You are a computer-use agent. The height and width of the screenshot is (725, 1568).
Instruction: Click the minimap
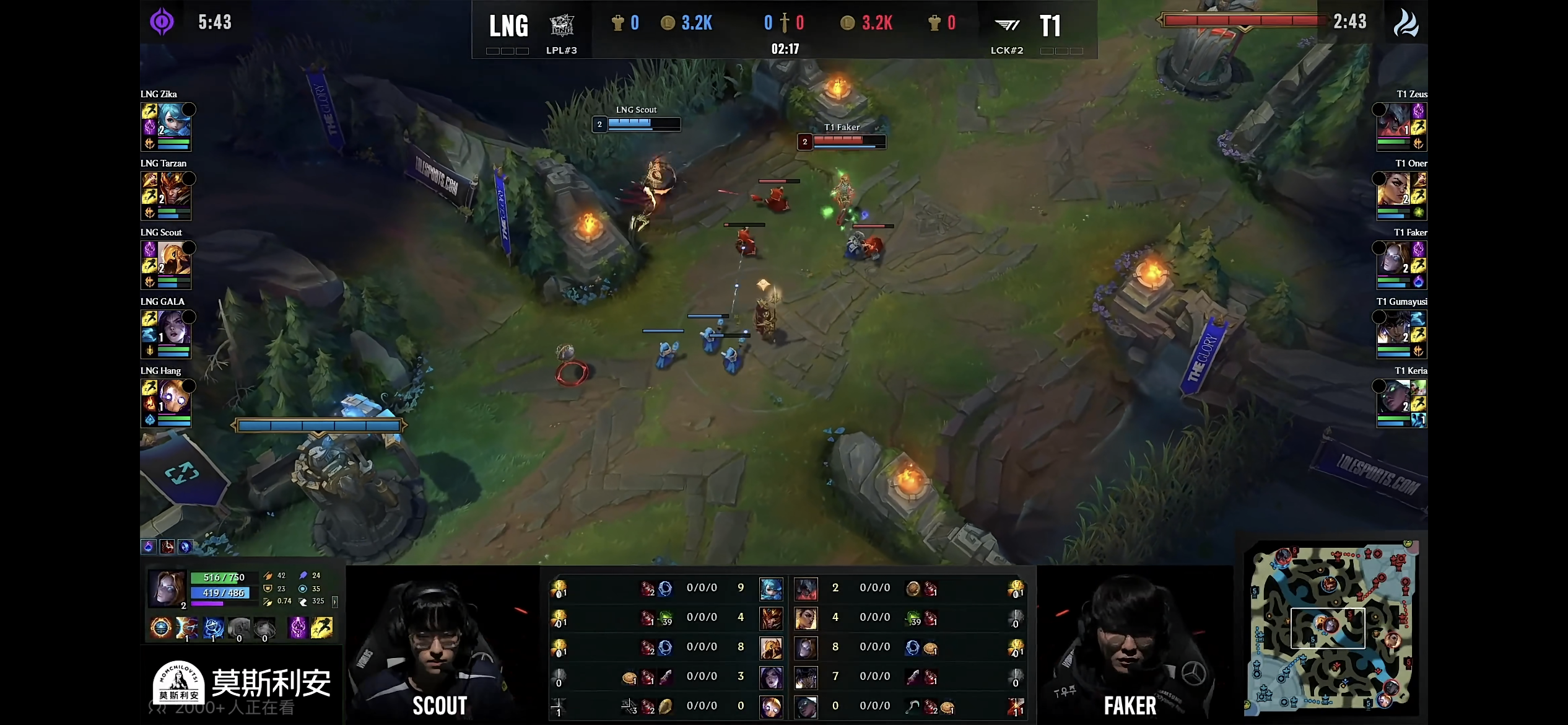click(1331, 626)
